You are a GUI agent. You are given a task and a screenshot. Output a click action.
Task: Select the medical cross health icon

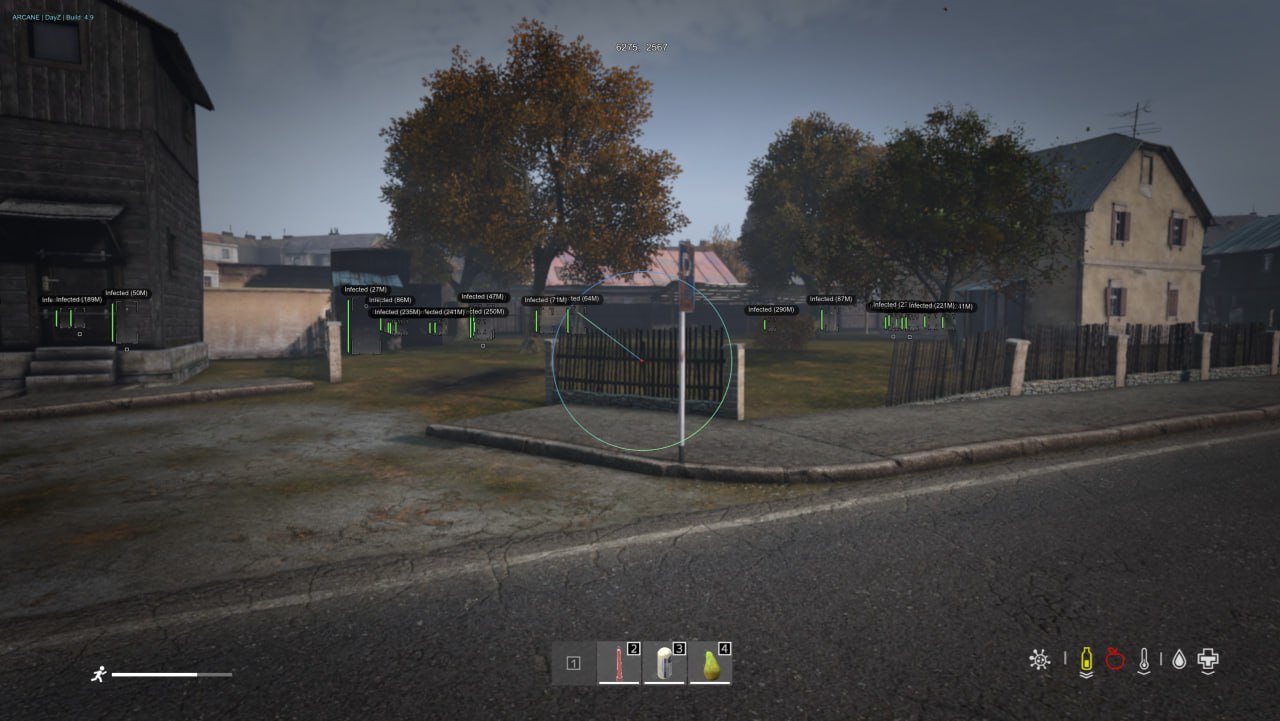1208,658
